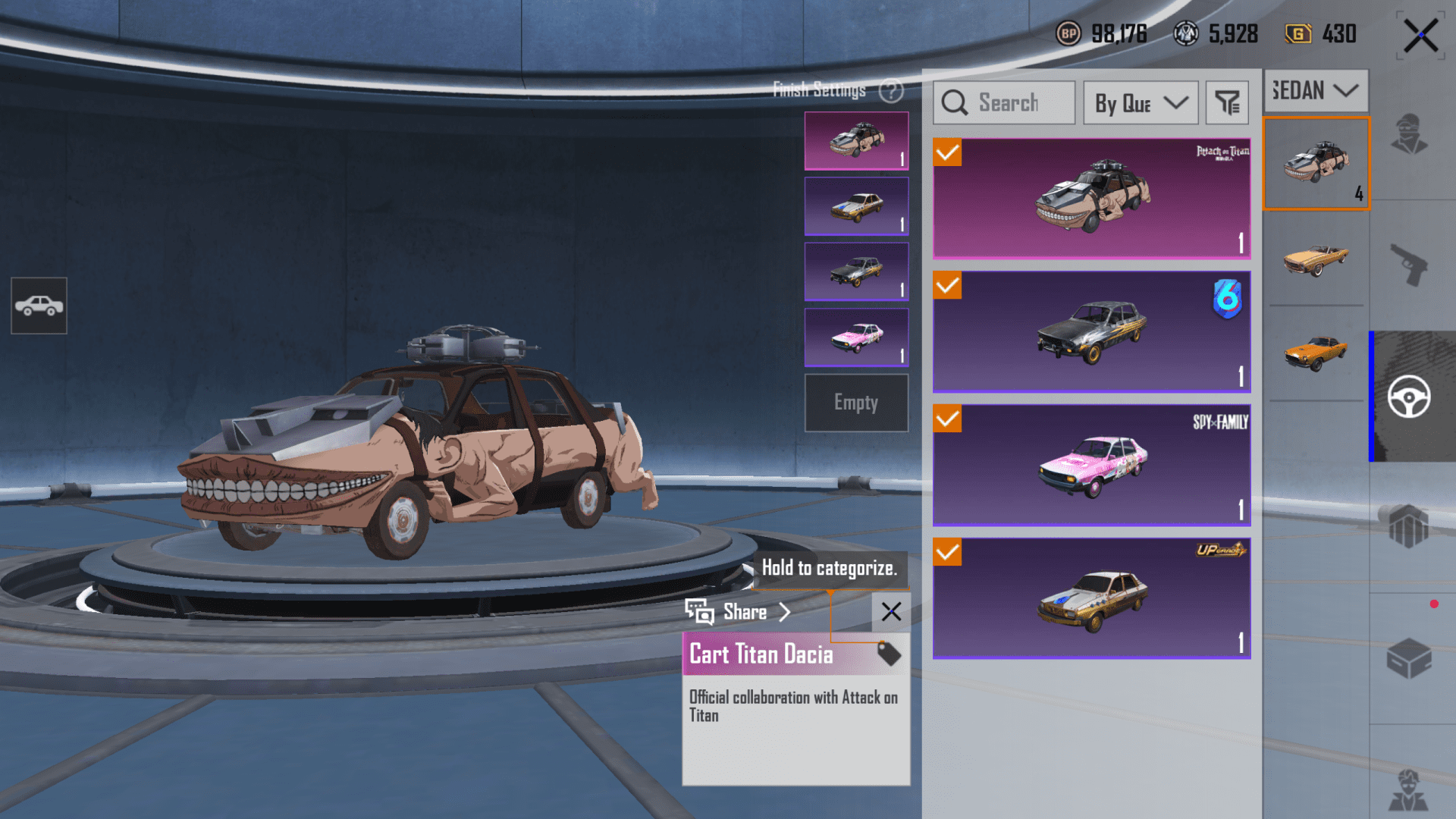Select the Attack on Titan Dacia skin card

pyautogui.click(x=1091, y=199)
